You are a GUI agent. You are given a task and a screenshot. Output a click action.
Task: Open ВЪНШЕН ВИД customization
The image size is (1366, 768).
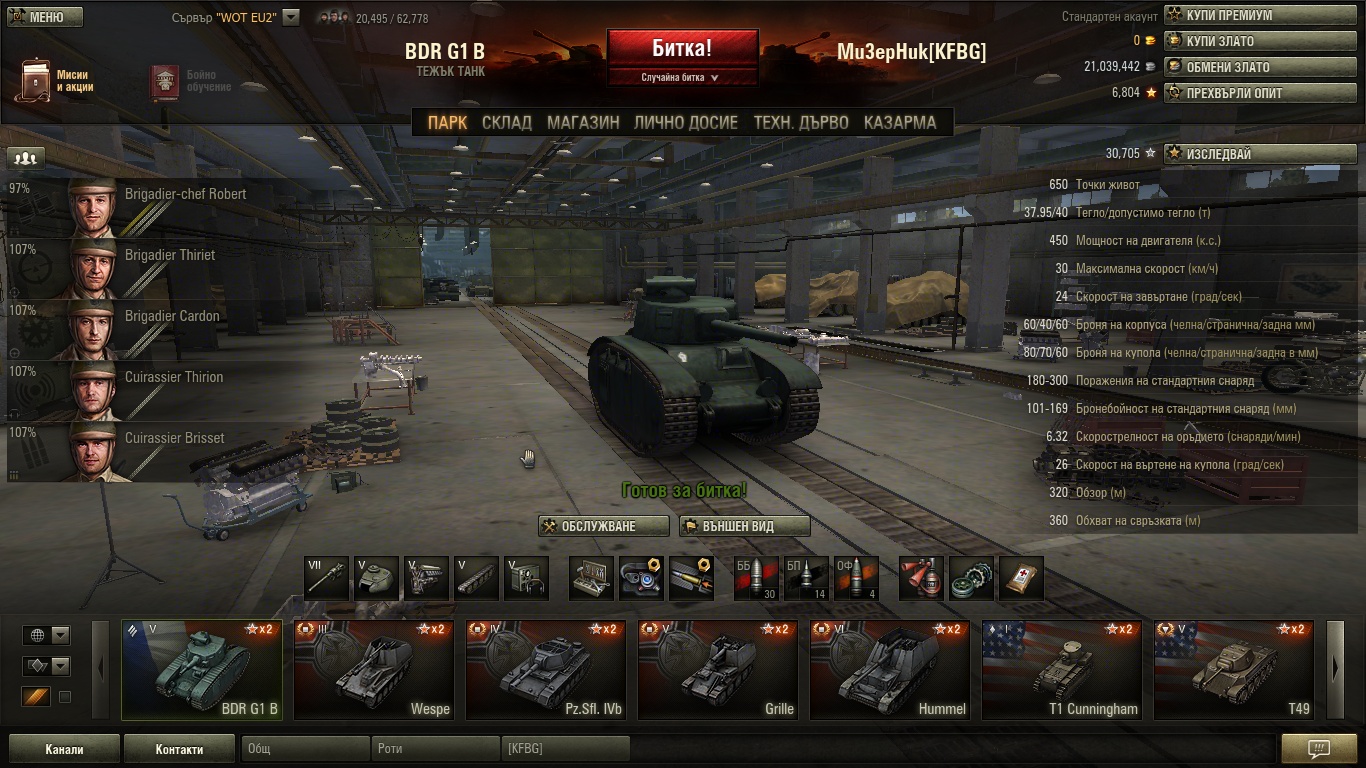[744, 526]
